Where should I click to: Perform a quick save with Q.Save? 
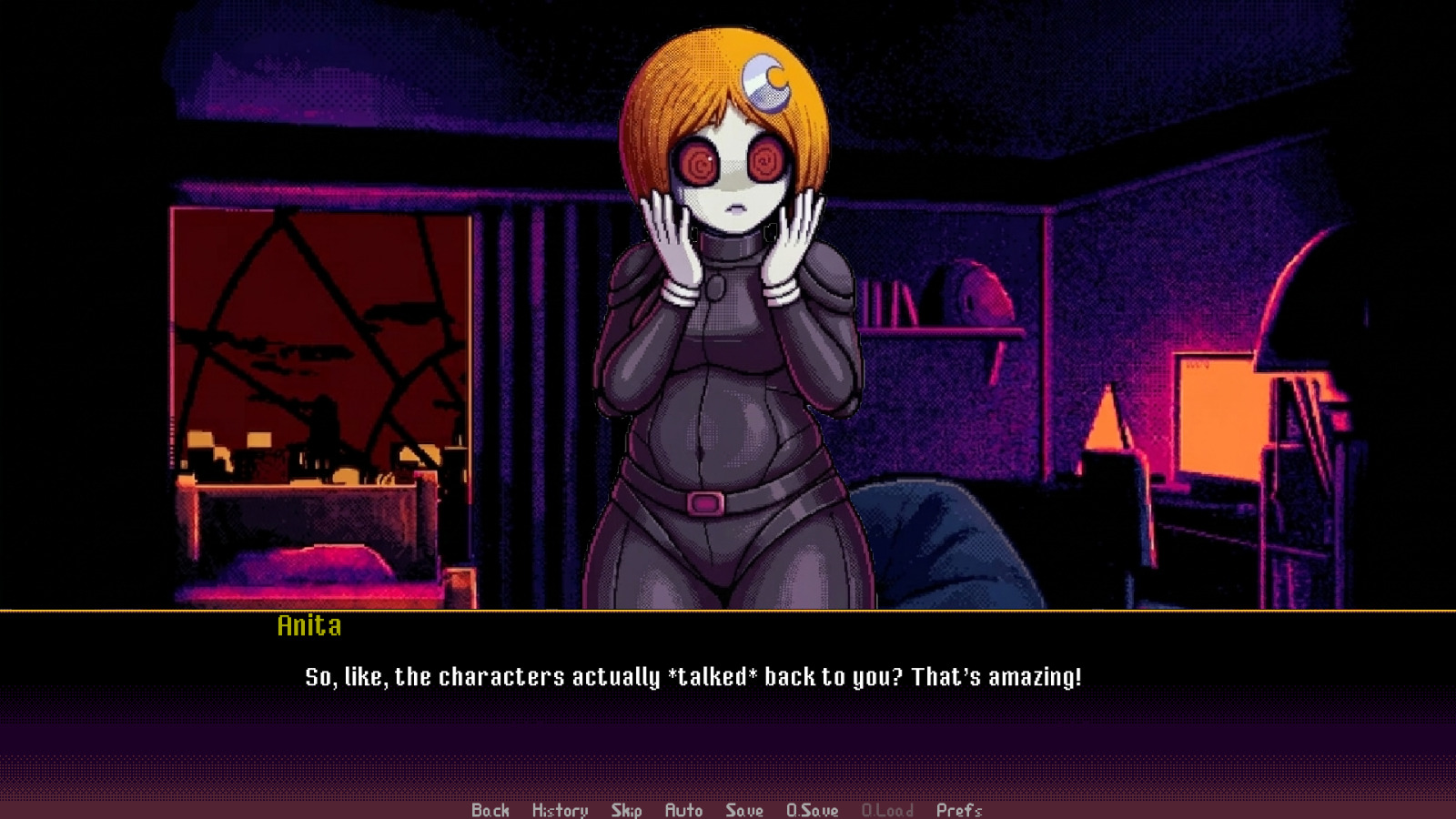(813, 809)
